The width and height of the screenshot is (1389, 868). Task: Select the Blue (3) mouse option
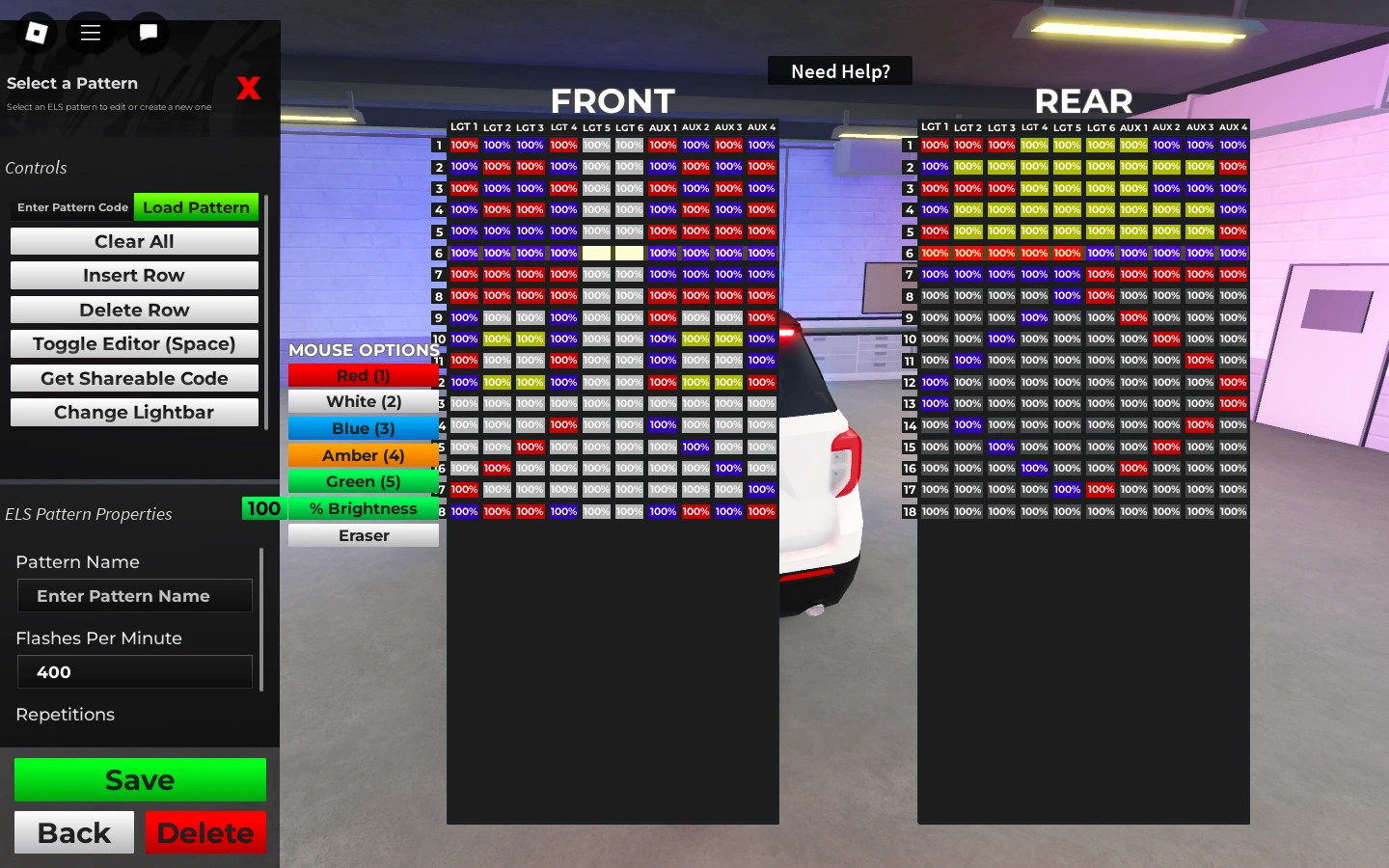click(x=364, y=428)
